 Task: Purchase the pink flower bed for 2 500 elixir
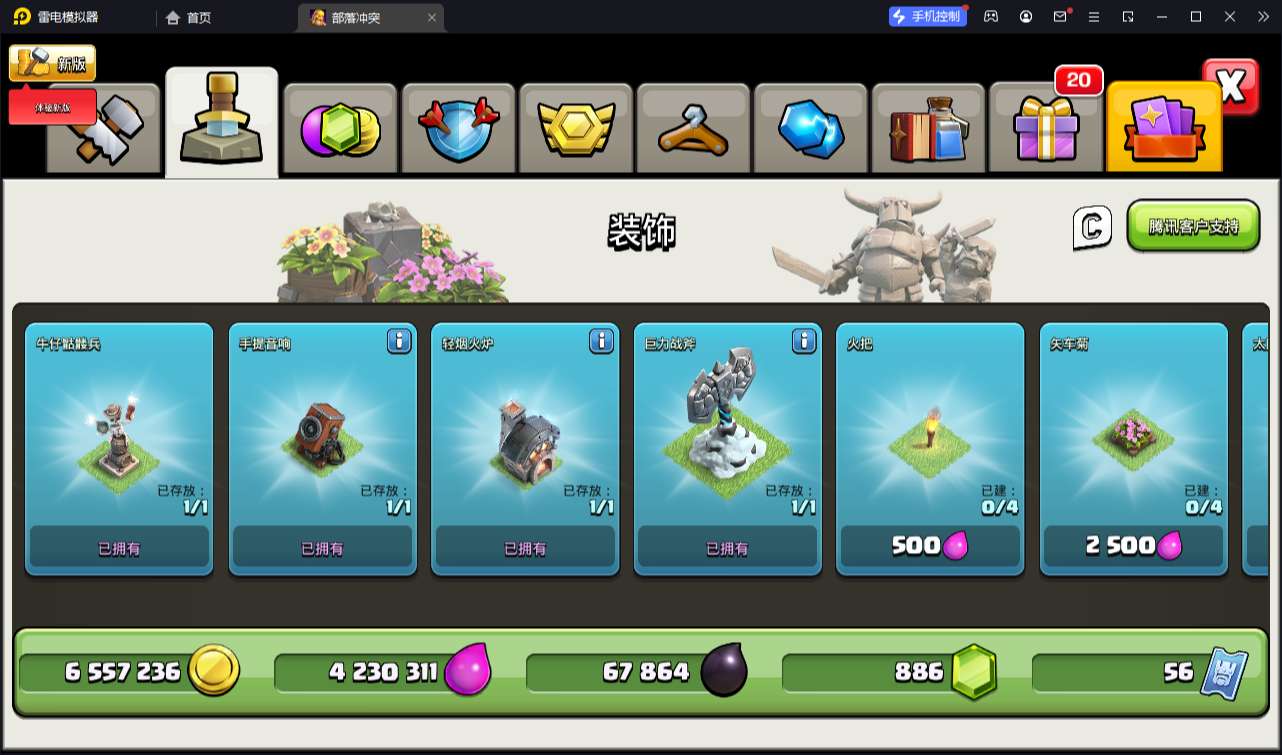pyautogui.click(x=1133, y=546)
